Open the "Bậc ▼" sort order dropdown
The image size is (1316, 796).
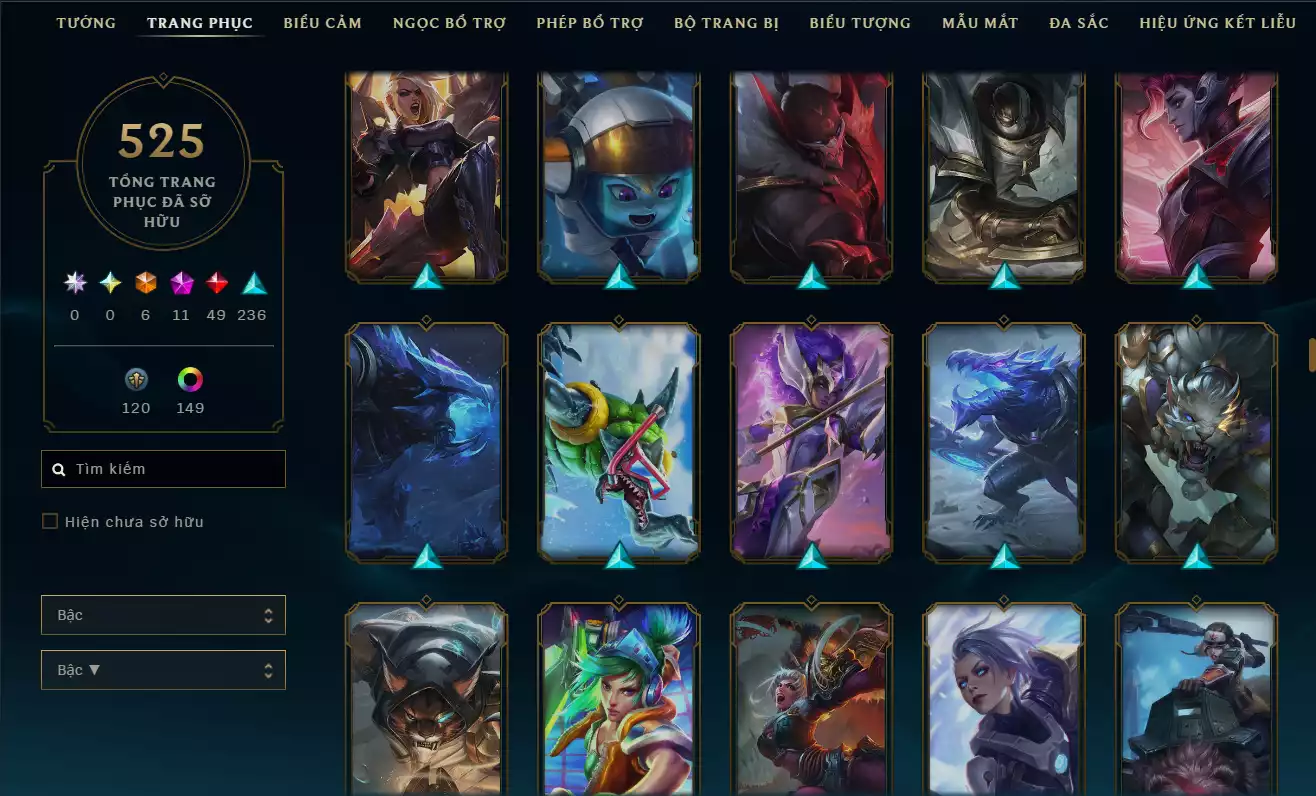click(x=163, y=670)
